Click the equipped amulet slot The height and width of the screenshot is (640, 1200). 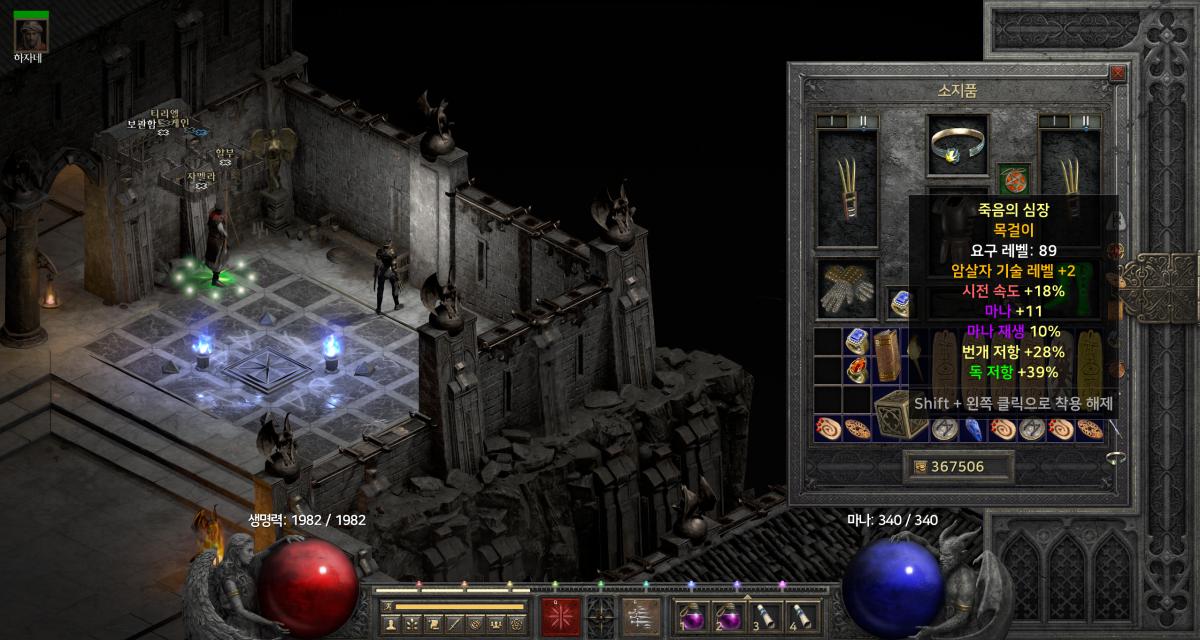1013,181
